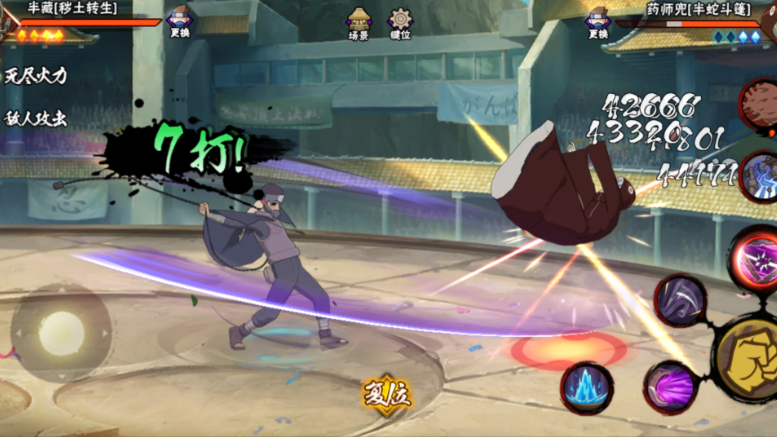Viewport: 777px width, 437px height.
Task: Tap the 复位 reset position button
Action: pos(387,392)
